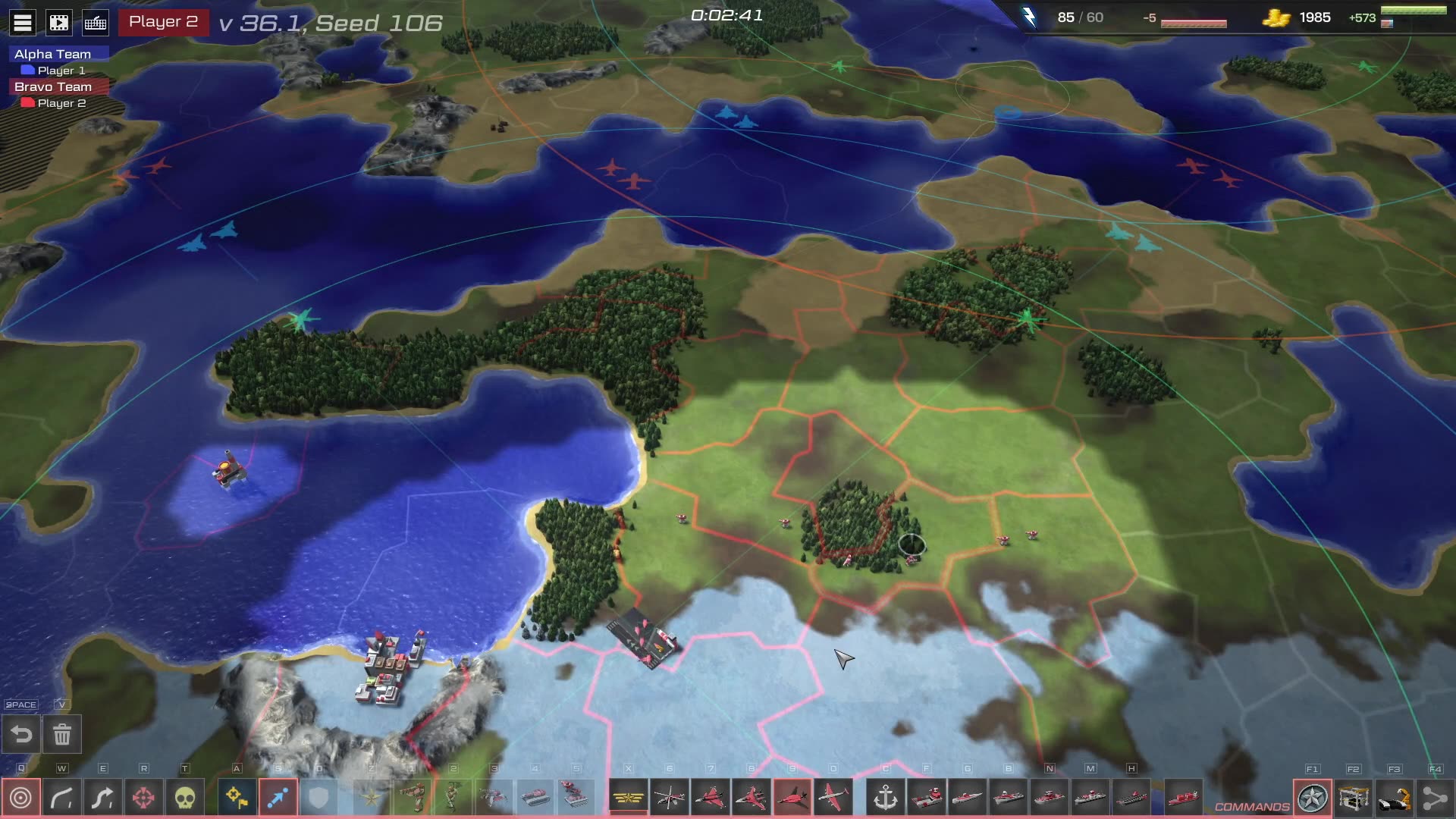Choose the highlighted stealth bomber unit
Viewport: 1456px width, 819px height.
click(x=792, y=798)
